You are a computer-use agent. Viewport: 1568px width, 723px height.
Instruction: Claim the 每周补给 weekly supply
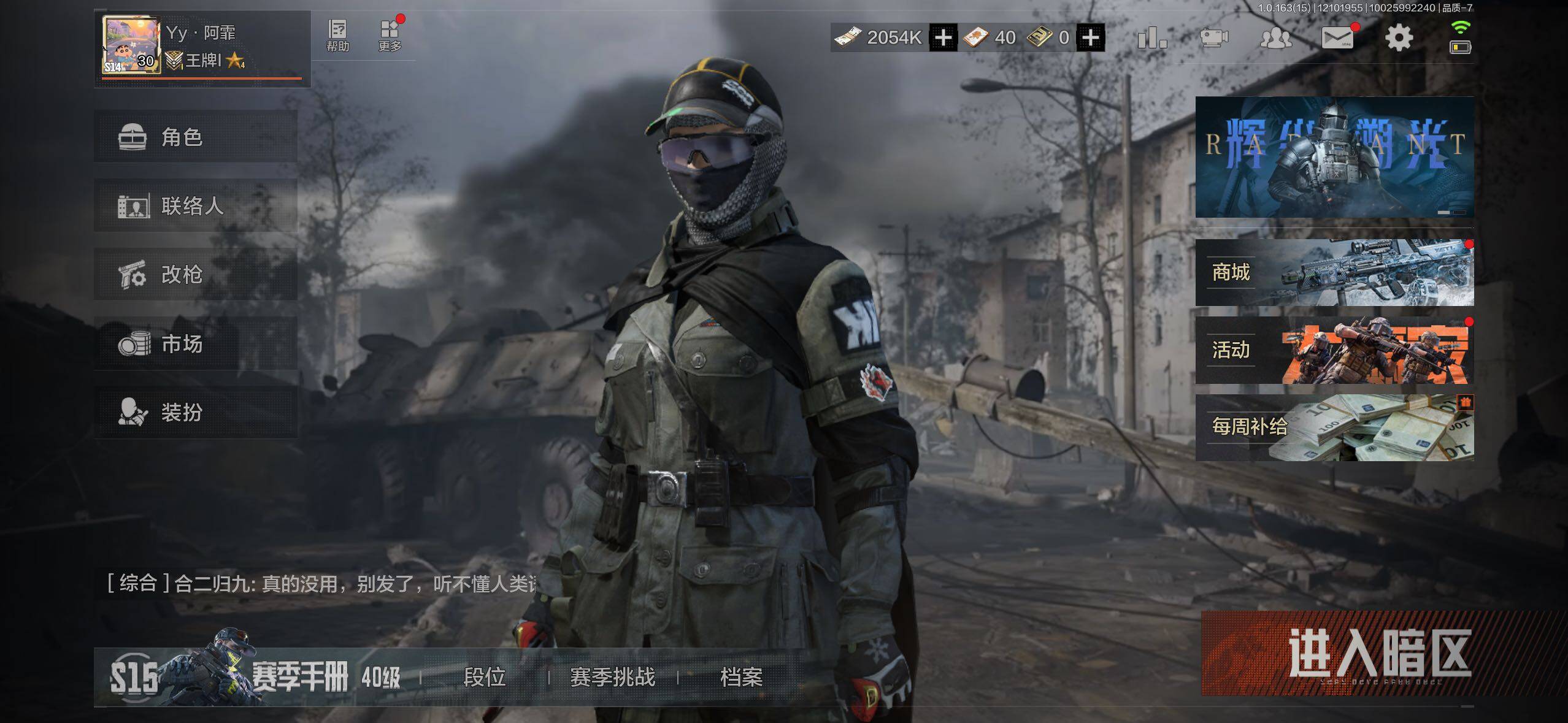pos(1334,427)
